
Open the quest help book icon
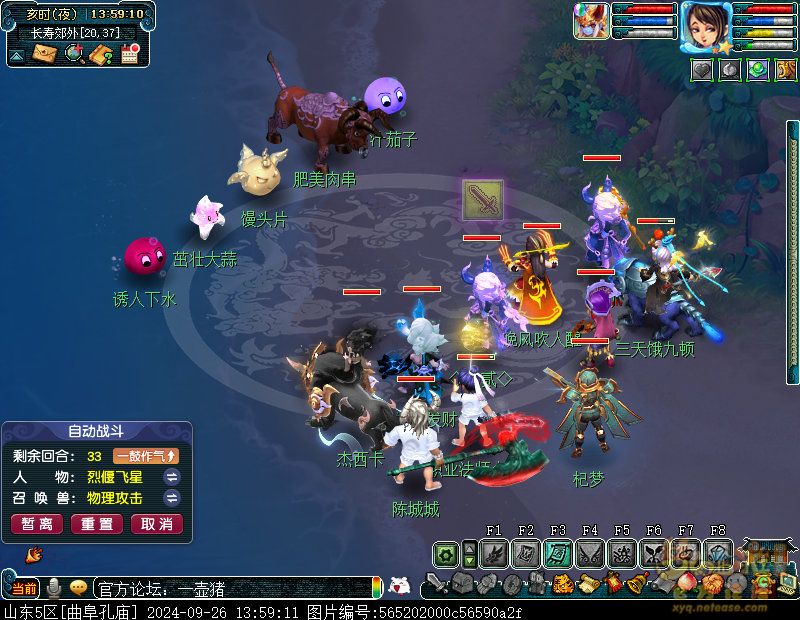pos(101,54)
